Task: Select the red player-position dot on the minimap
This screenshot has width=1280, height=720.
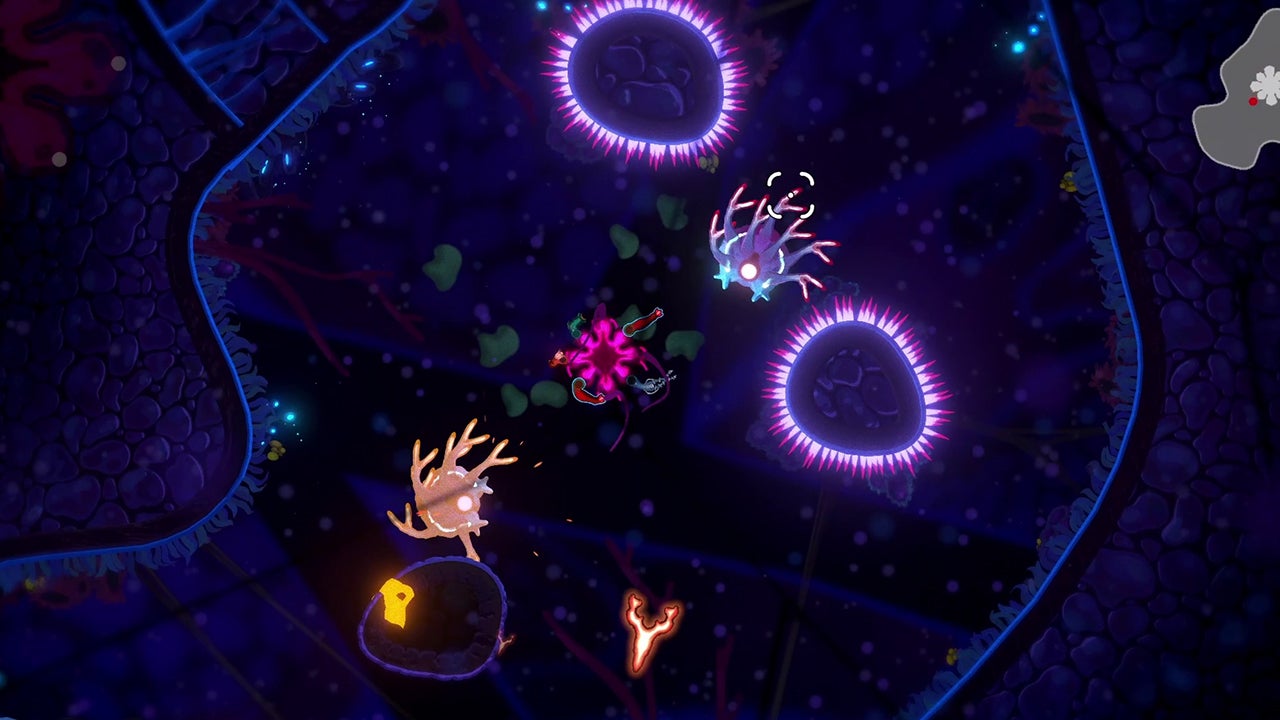Action: point(1253,102)
